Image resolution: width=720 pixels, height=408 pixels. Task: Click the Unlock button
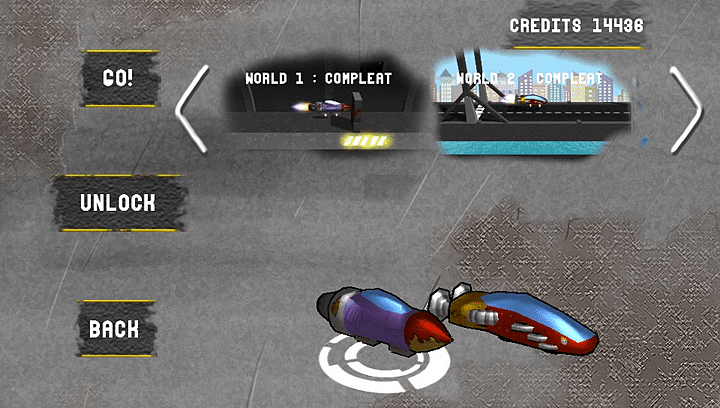click(x=118, y=203)
